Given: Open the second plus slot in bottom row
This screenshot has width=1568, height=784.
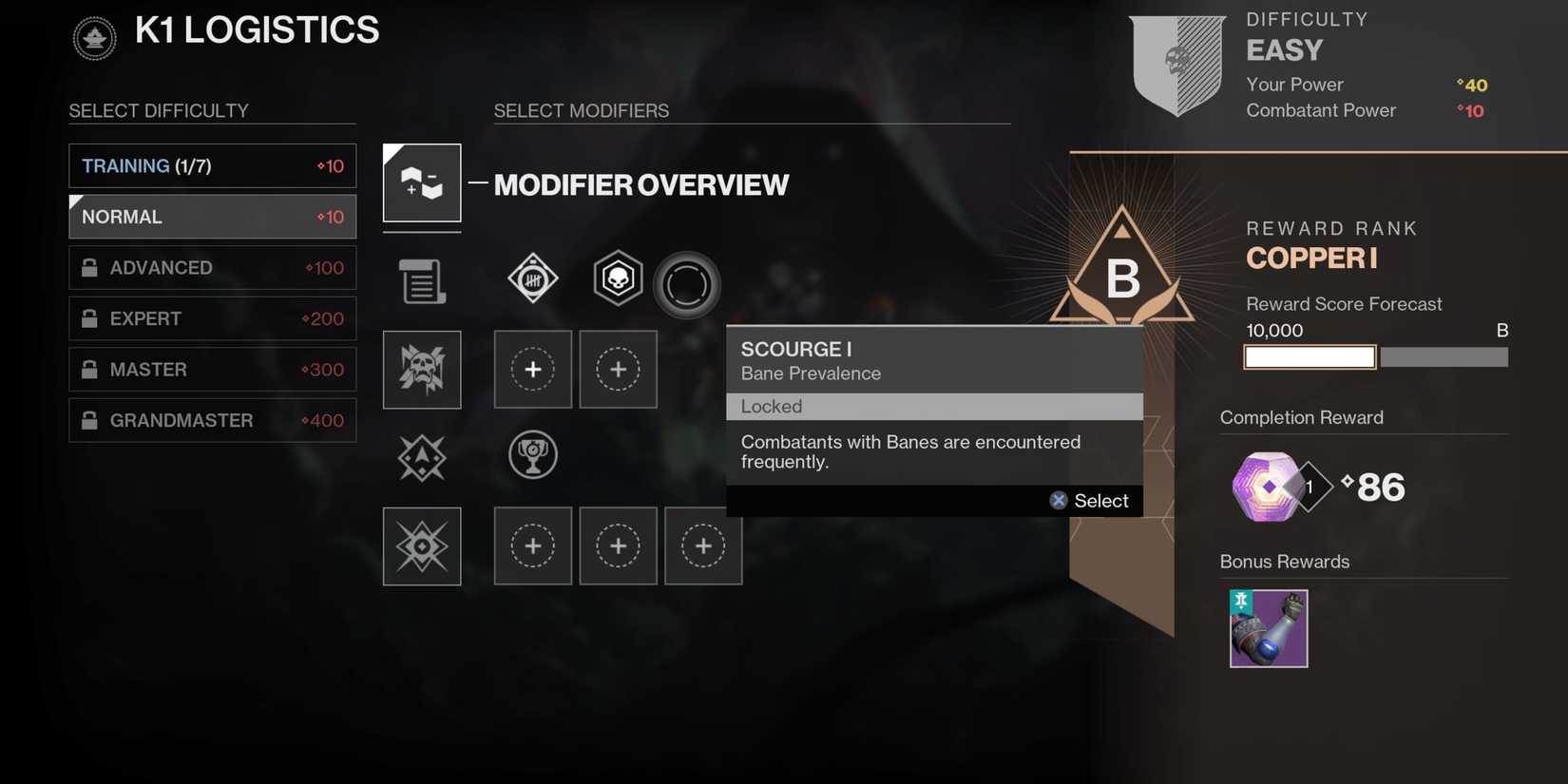Looking at the screenshot, I should pyautogui.click(x=617, y=545).
